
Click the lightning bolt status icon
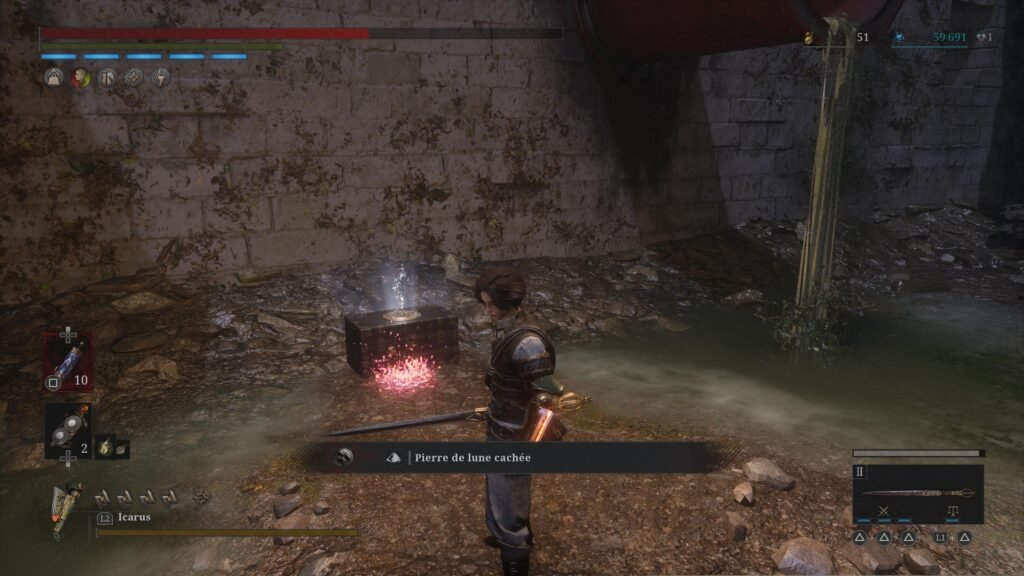pyautogui.click(x=160, y=77)
